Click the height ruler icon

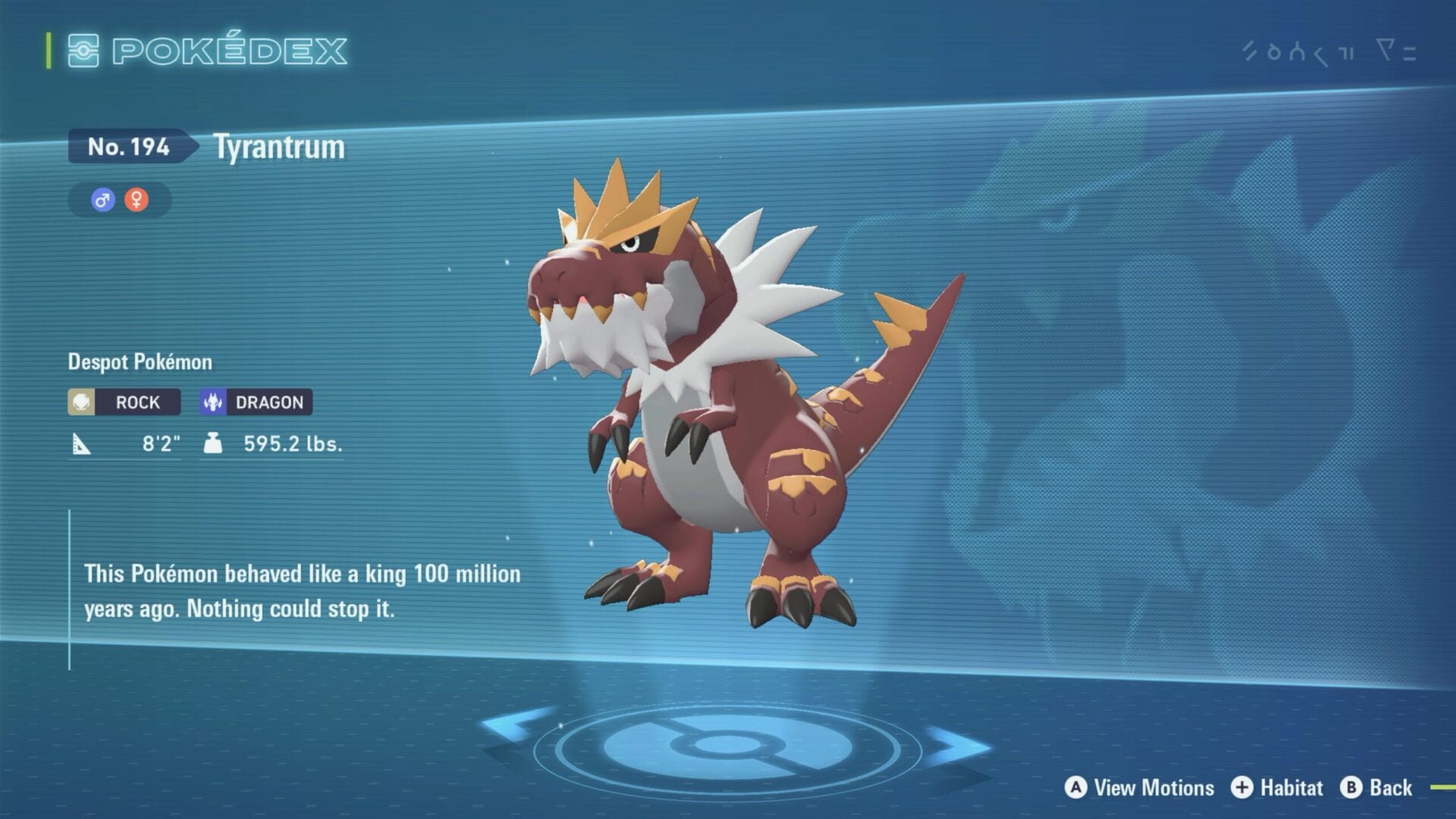click(83, 444)
